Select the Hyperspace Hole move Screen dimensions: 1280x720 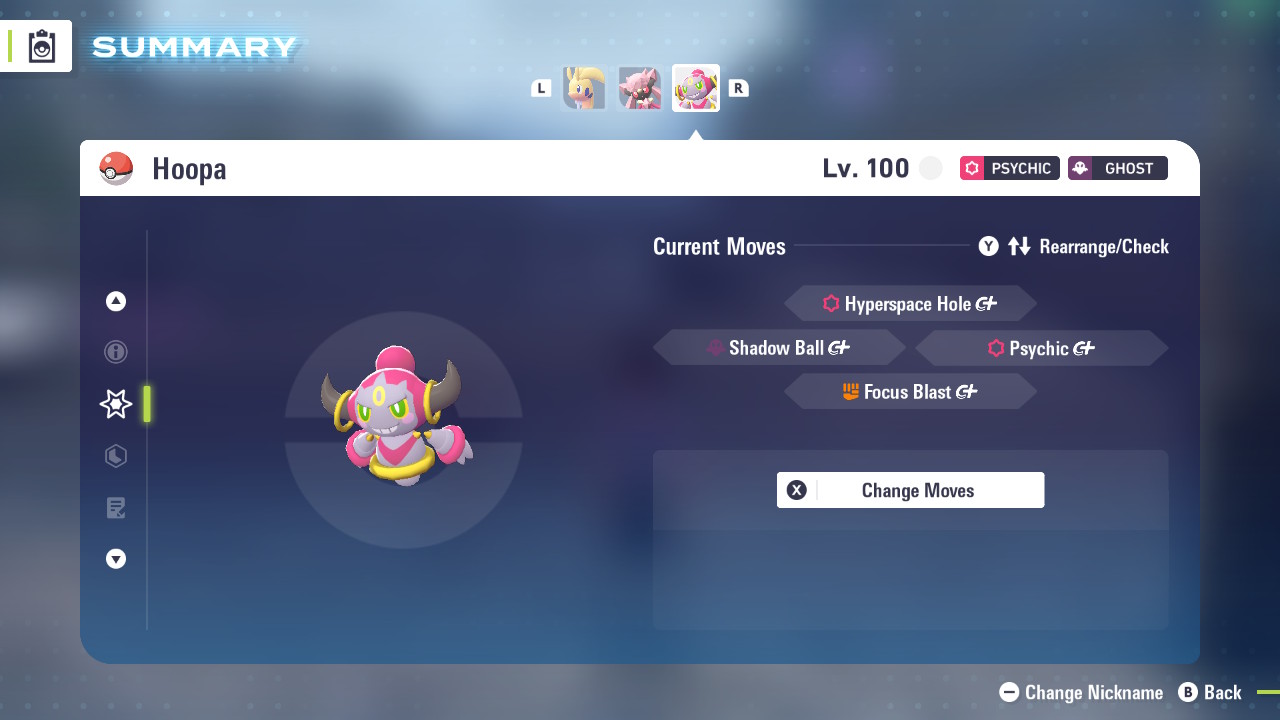coord(910,303)
